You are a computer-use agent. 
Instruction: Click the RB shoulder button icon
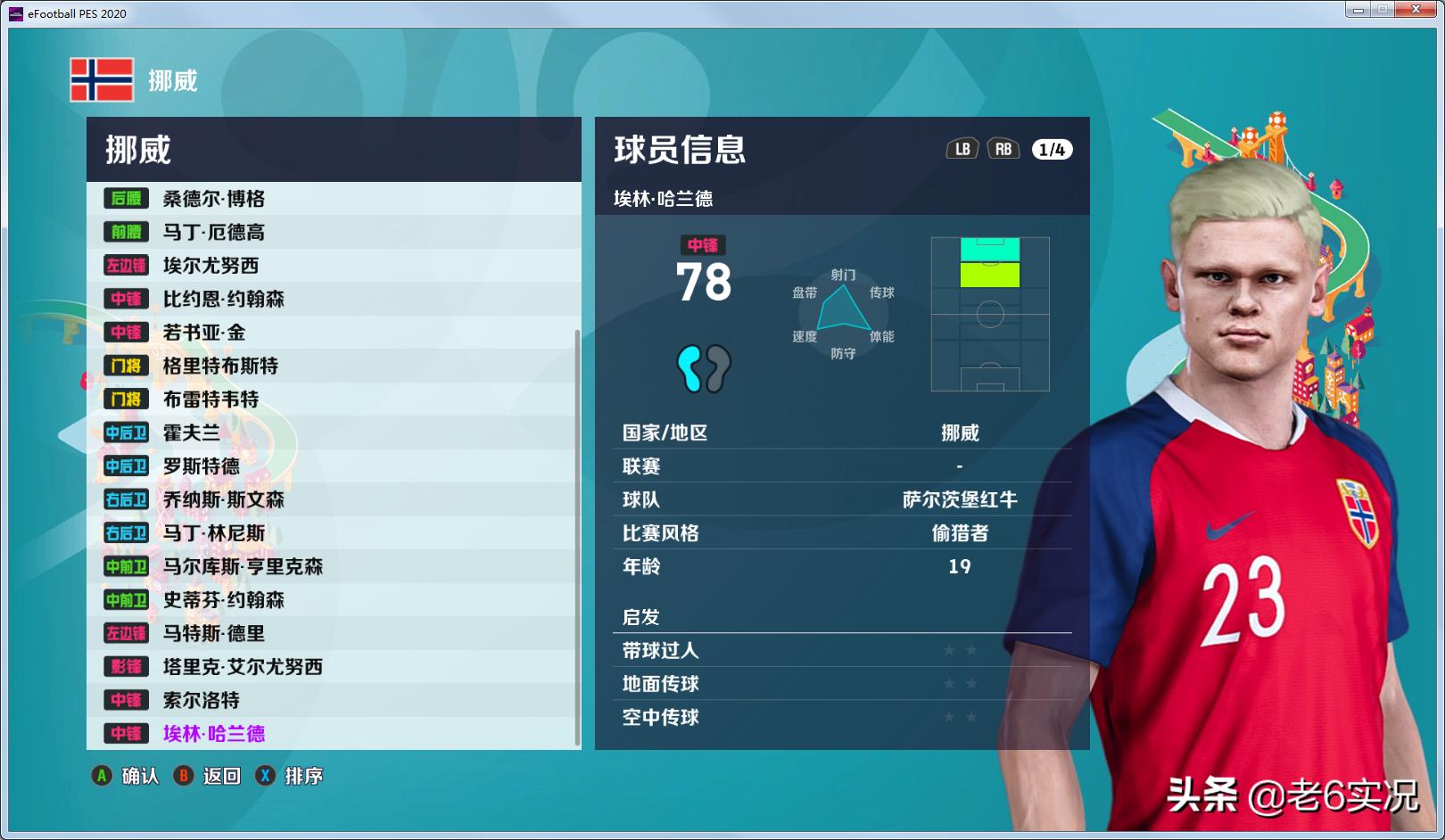click(1003, 150)
